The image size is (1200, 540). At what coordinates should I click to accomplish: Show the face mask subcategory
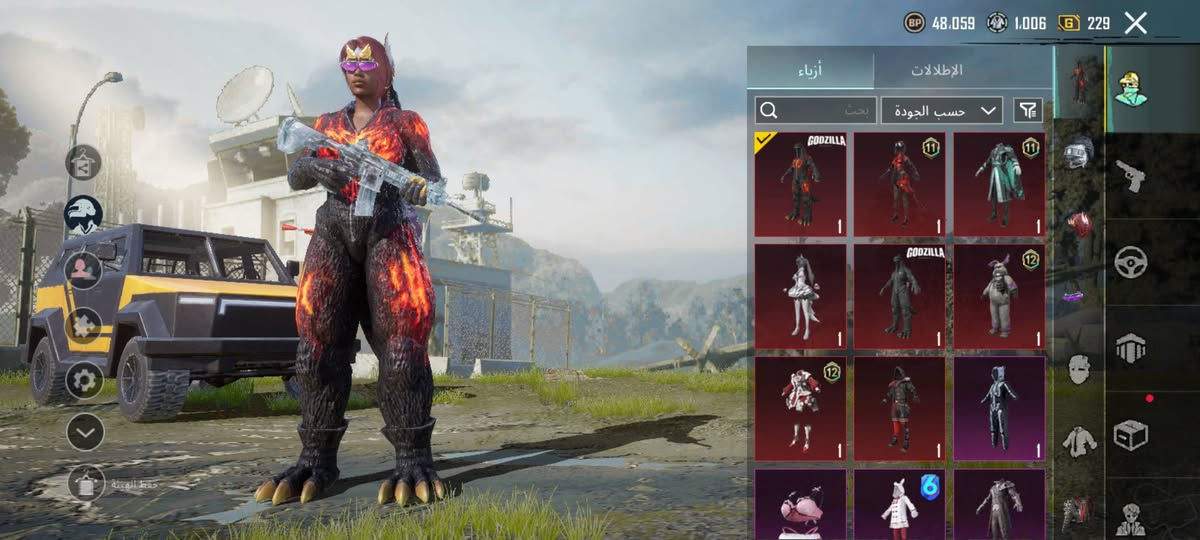coord(1078,369)
